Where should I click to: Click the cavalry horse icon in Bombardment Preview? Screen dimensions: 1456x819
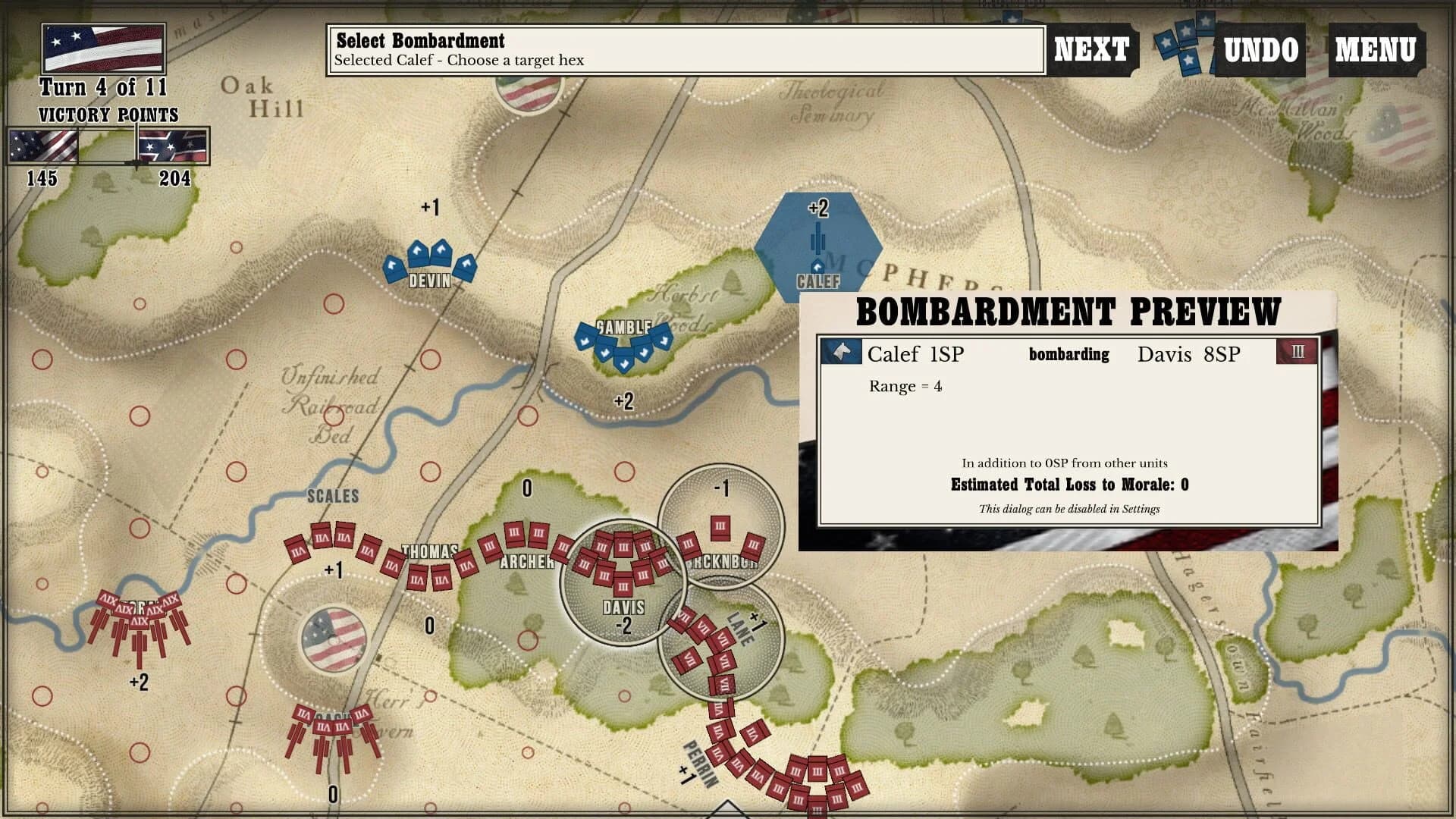pos(840,352)
